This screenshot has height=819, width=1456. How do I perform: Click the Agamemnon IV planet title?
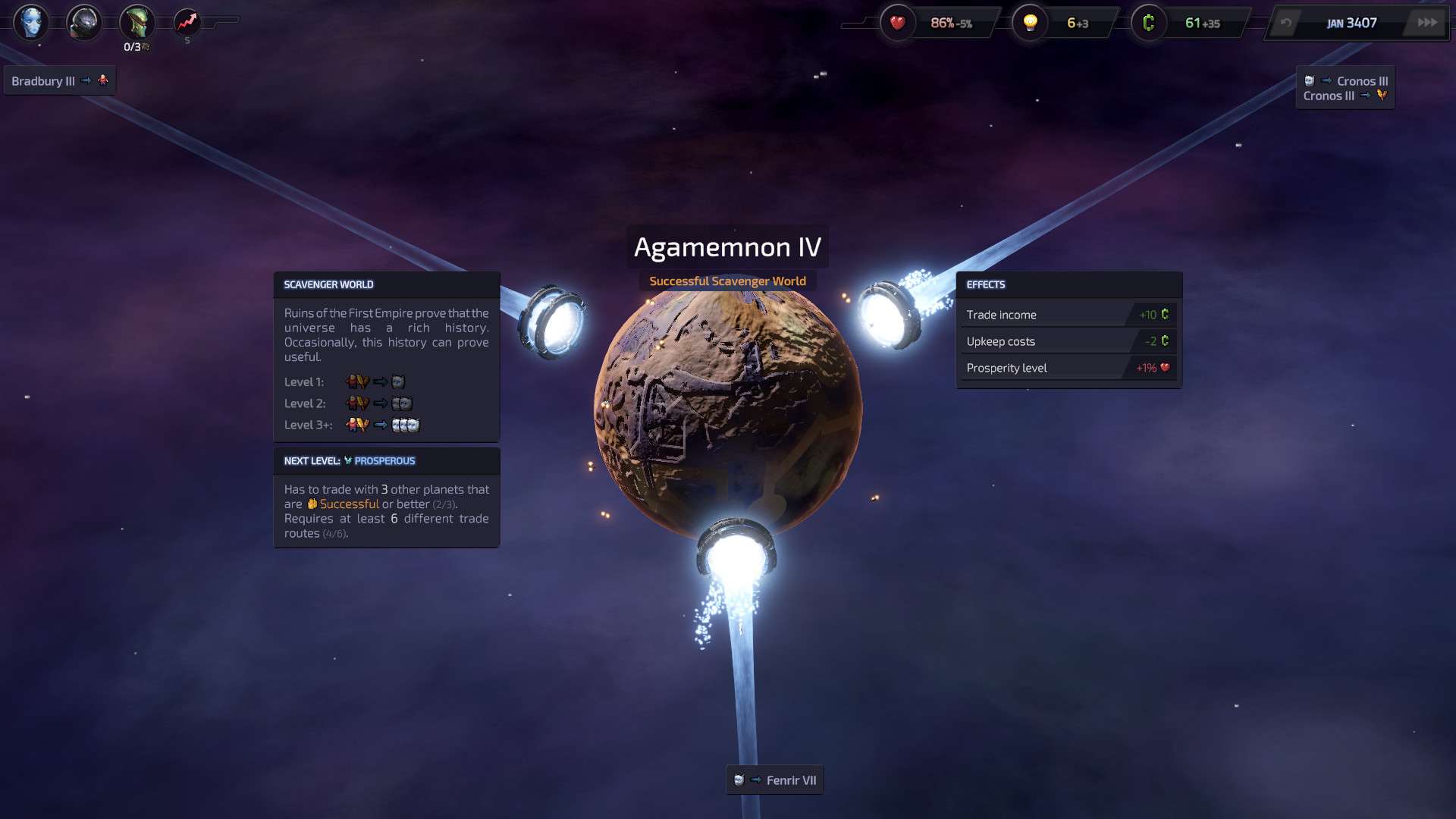coord(727,247)
